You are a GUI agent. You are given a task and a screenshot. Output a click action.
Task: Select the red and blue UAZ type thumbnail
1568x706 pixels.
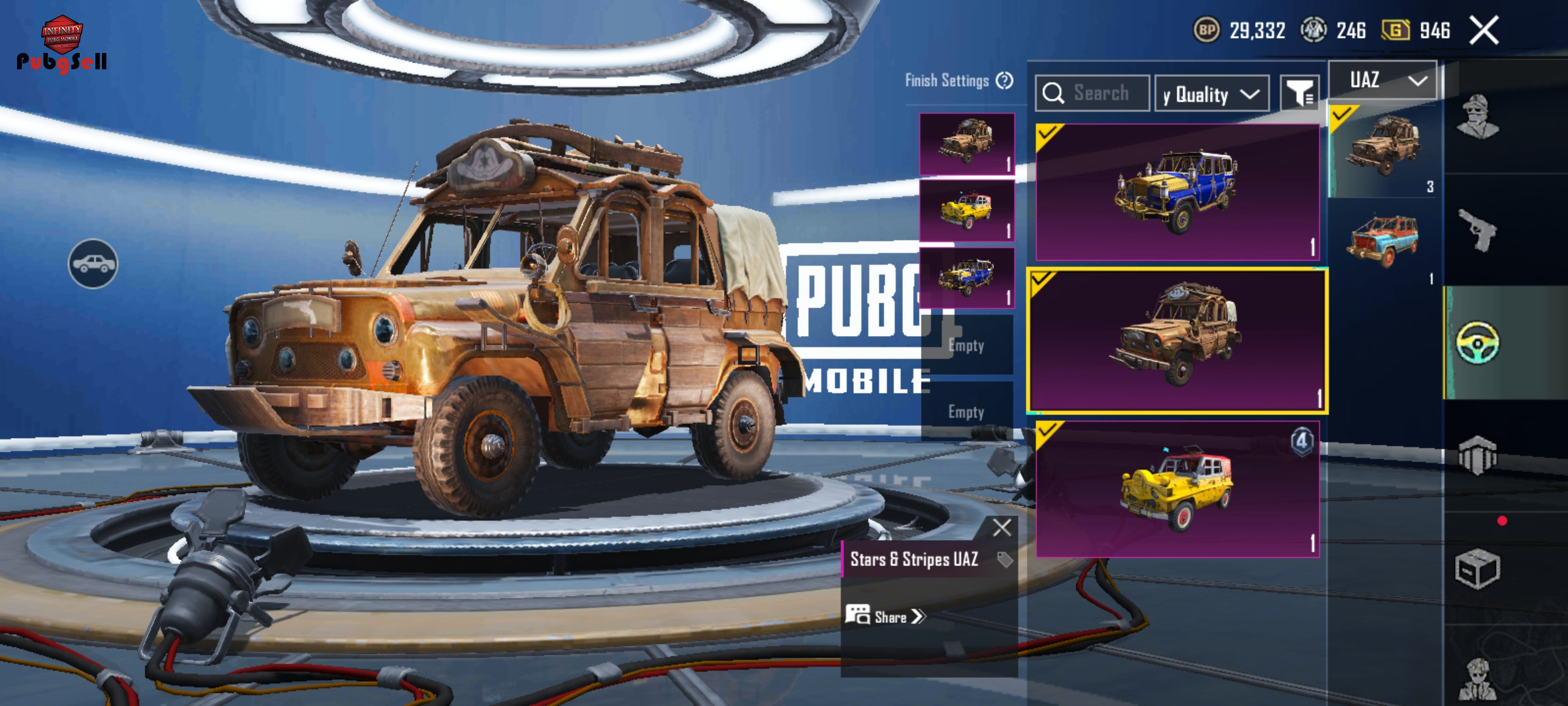[1383, 242]
